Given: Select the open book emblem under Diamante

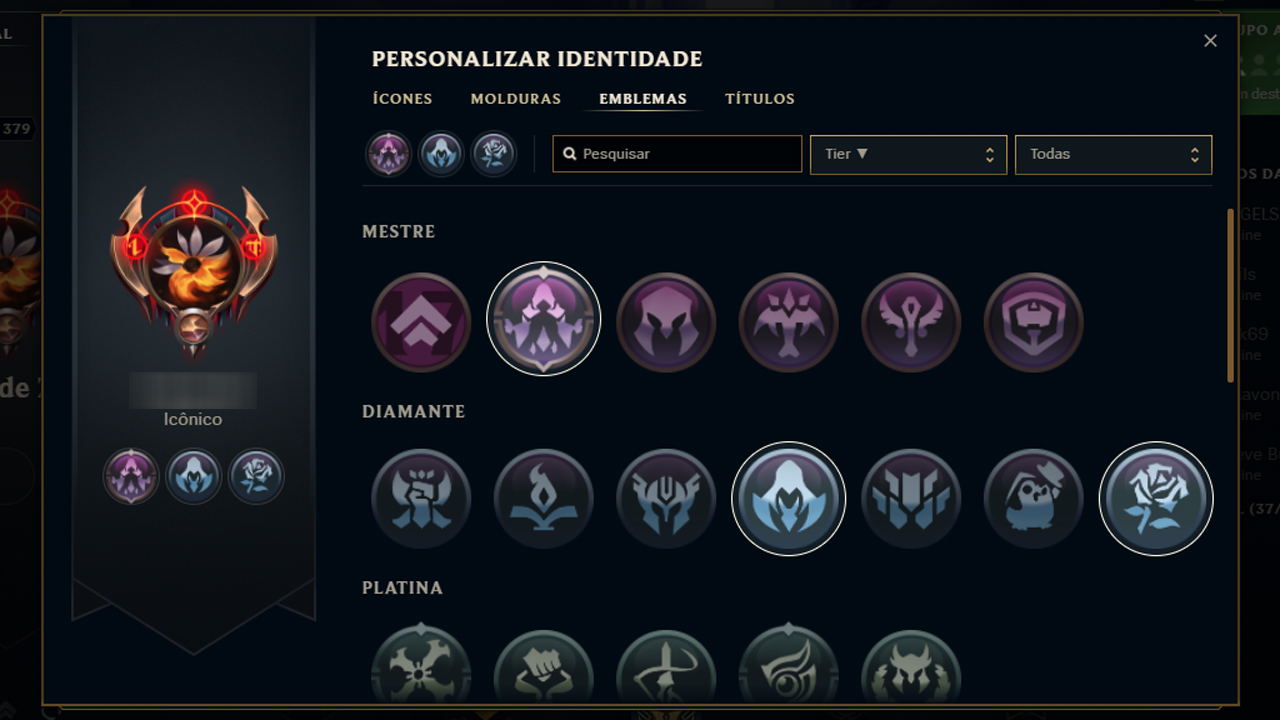Looking at the screenshot, I should (543, 498).
